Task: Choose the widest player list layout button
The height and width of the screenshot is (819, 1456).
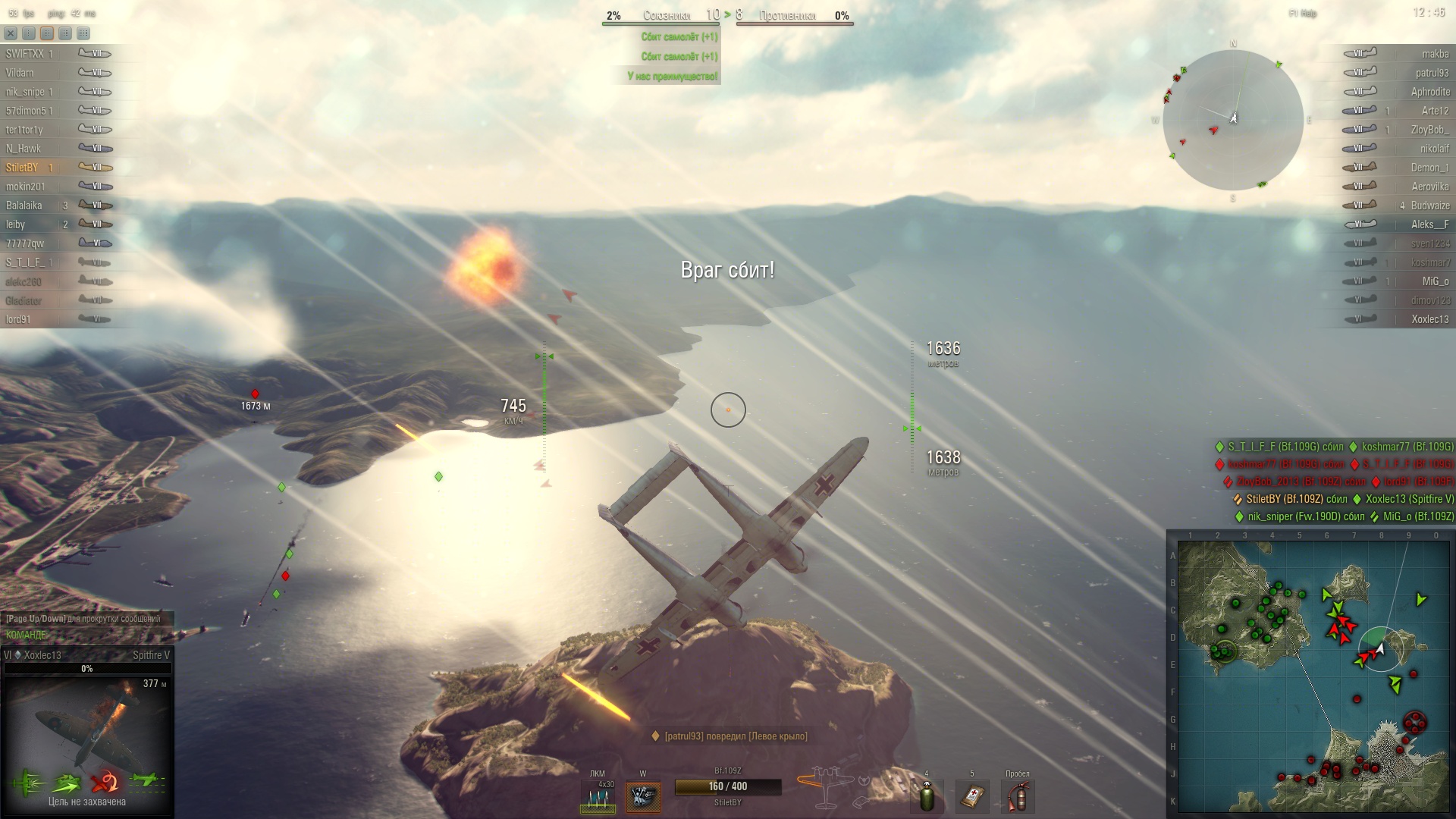Action: click(83, 33)
